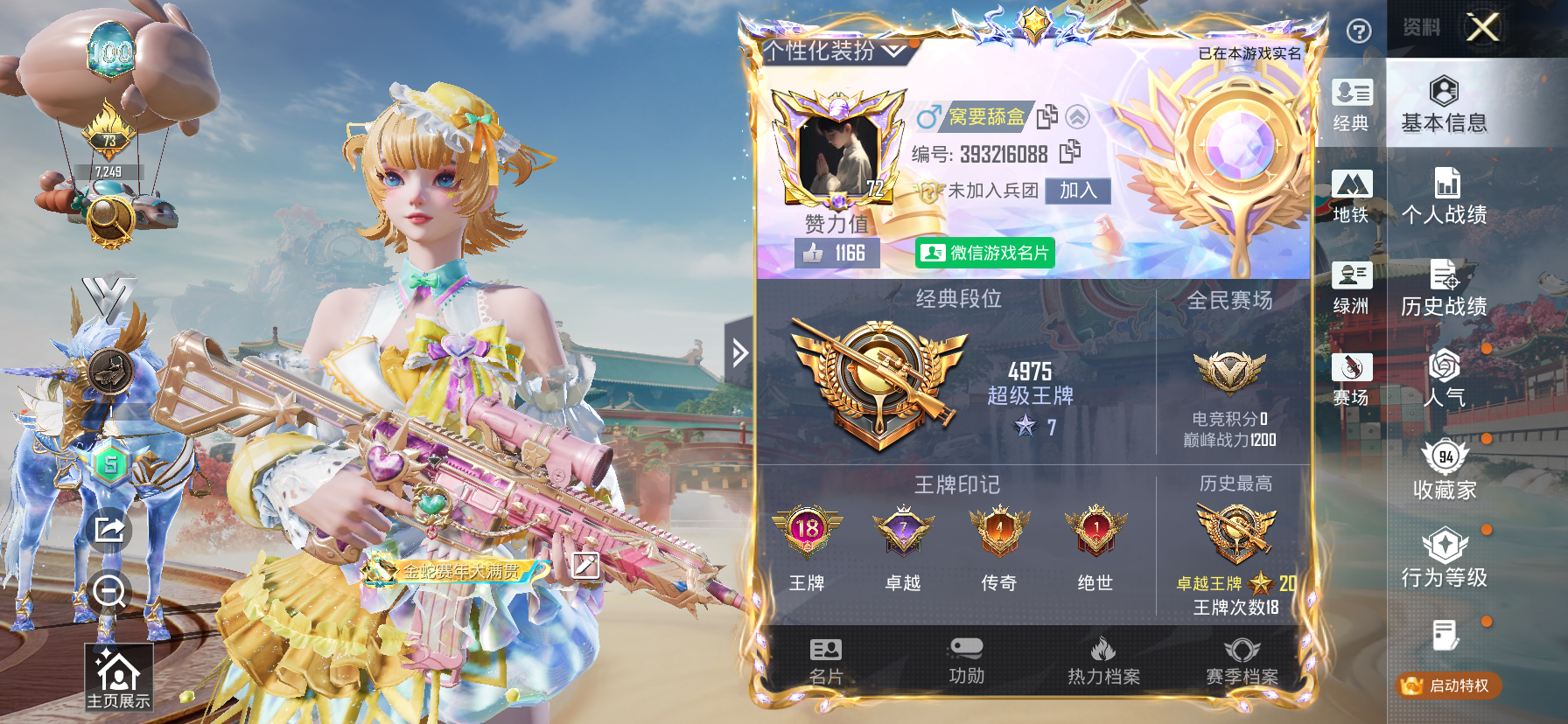1568x724 pixels.
Task: Select the 经典 mode tab
Action: tap(1351, 105)
